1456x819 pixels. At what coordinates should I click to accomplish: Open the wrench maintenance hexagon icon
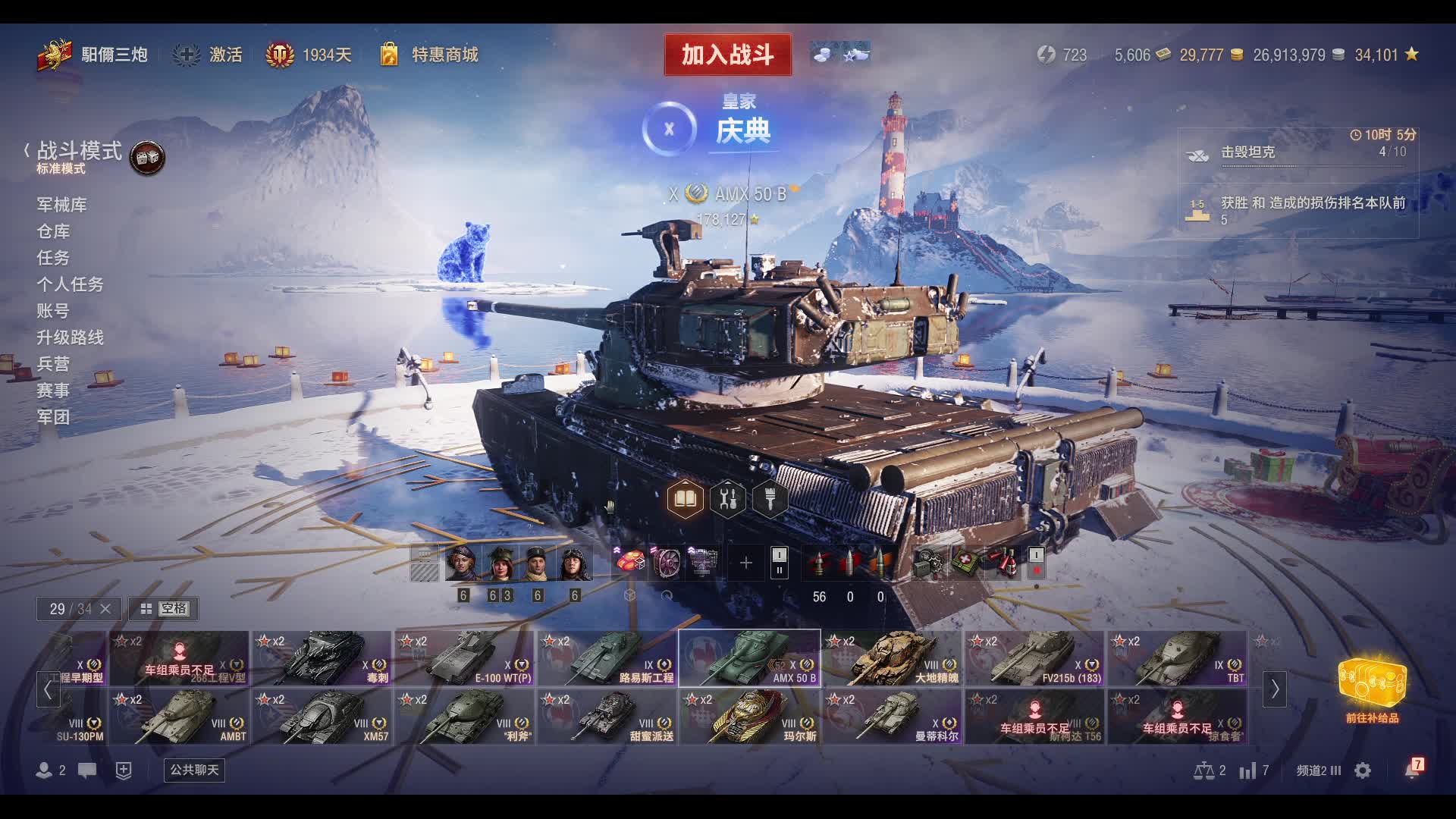727,500
